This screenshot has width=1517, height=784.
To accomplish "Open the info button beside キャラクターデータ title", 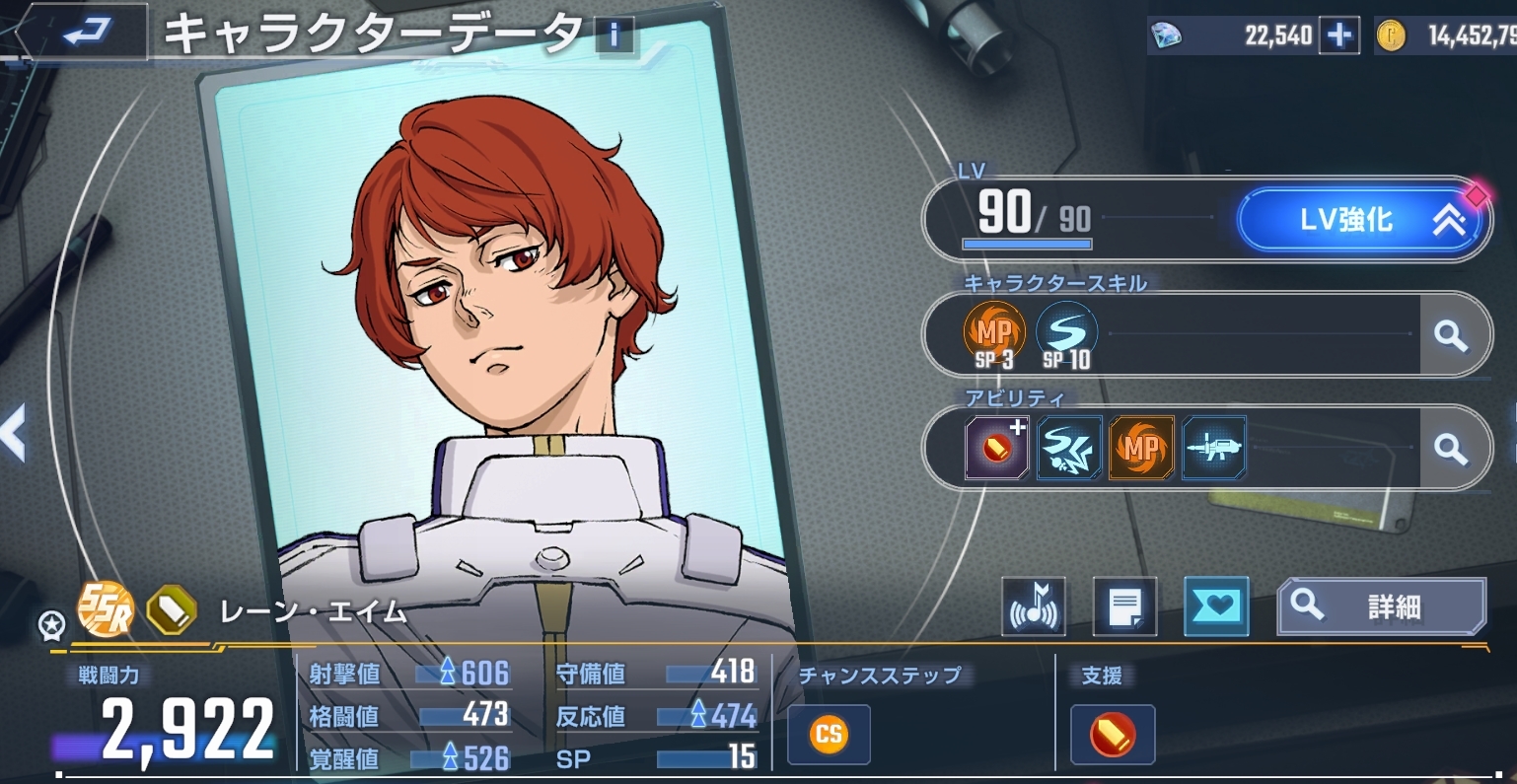I will (614, 36).
